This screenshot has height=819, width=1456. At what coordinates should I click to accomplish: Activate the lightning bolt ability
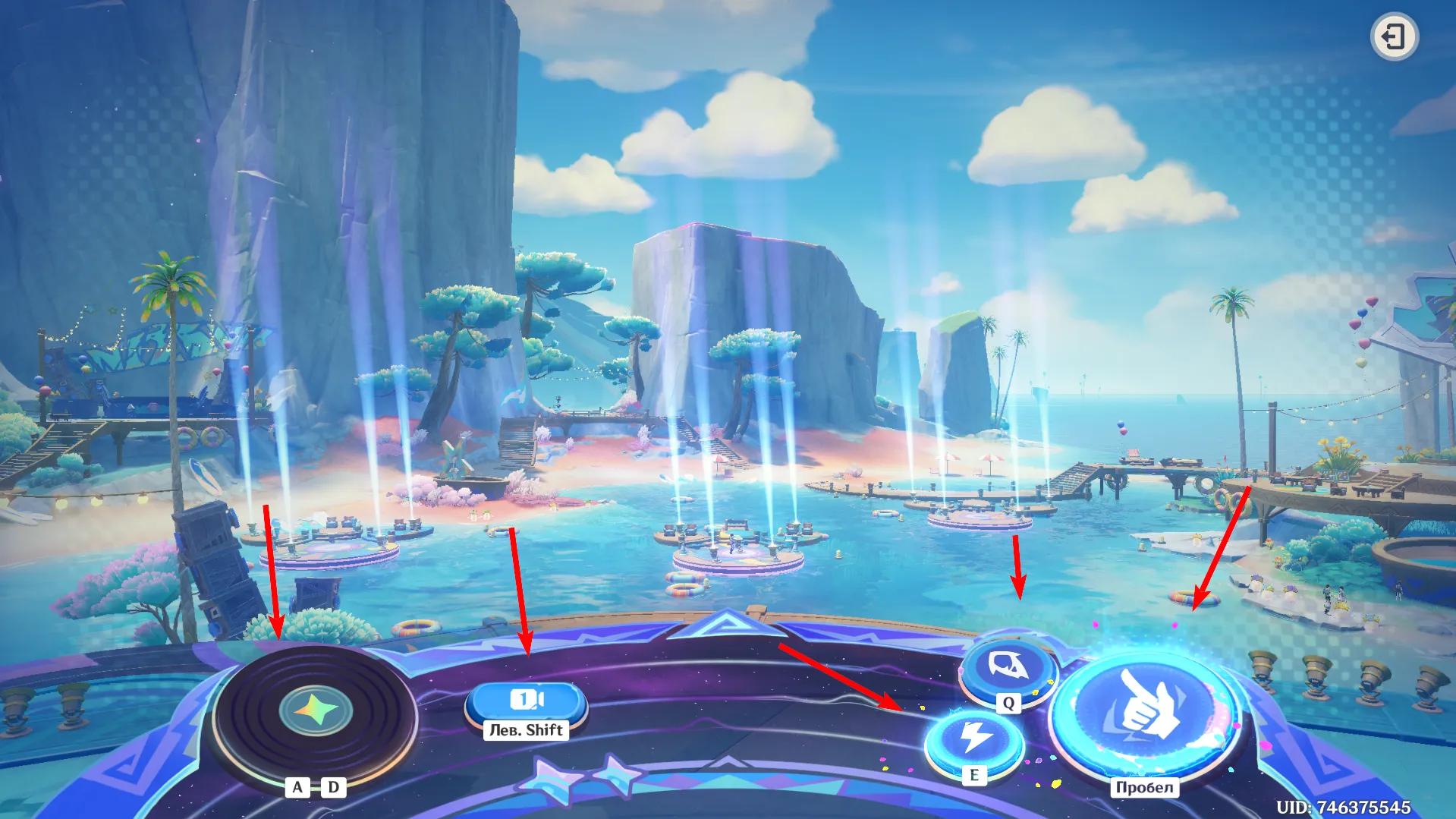974,739
